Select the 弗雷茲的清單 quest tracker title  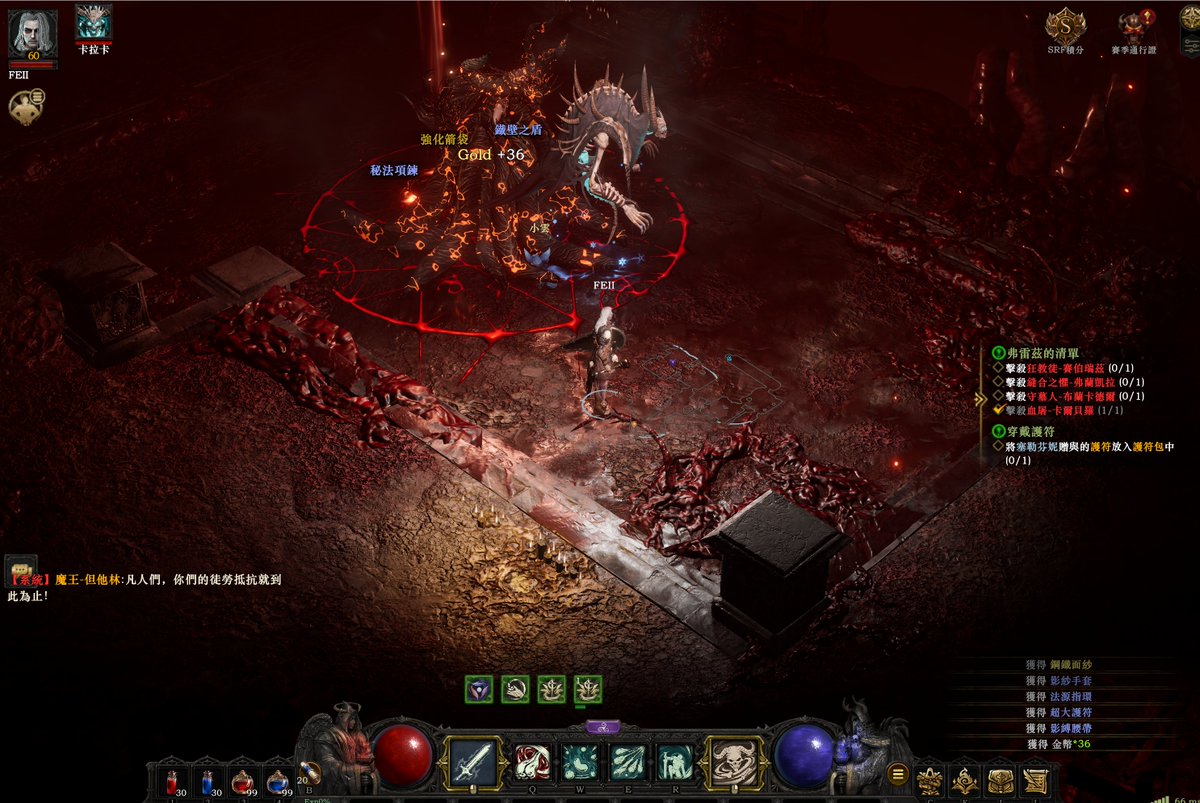point(1038,353)
